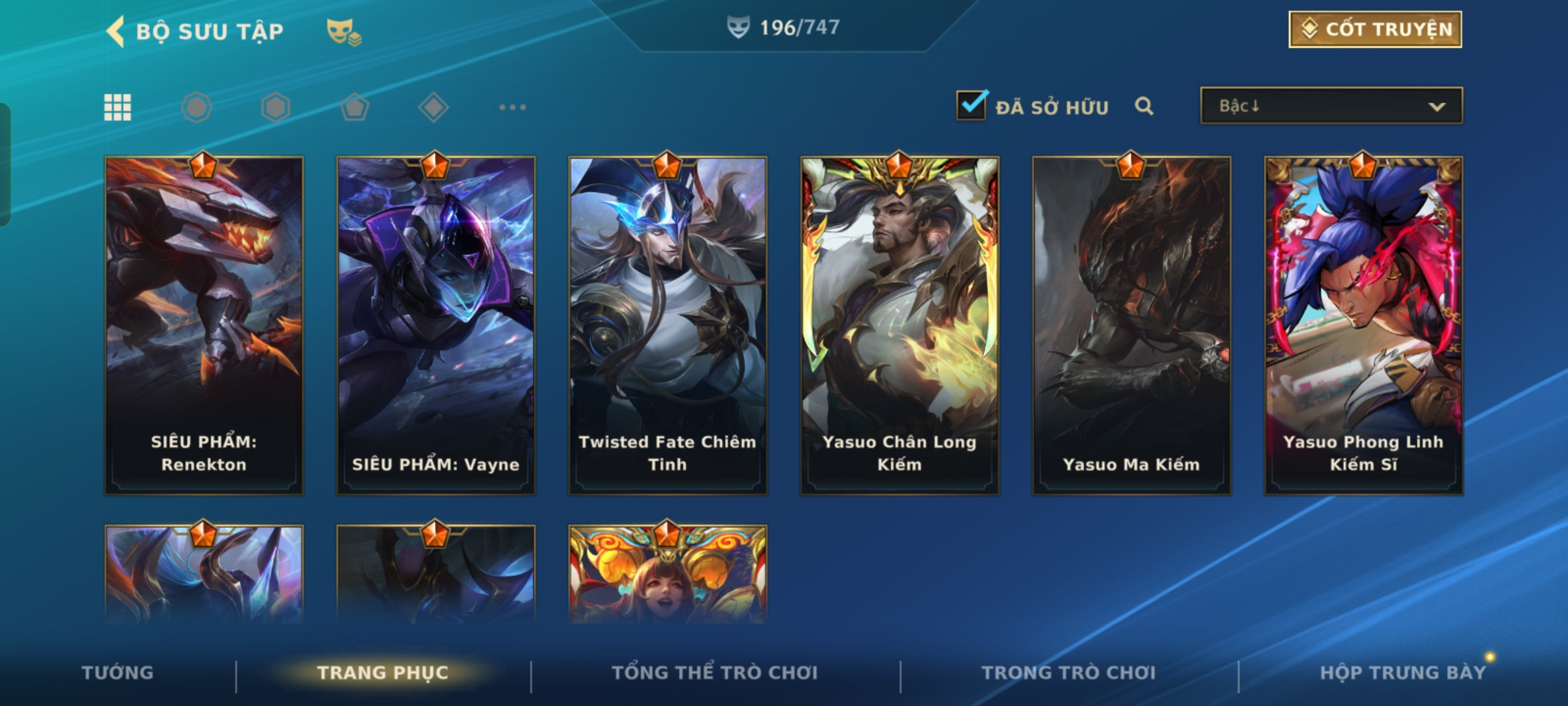Choose the pentagon rarity filter icon

(x=354, y=107)
